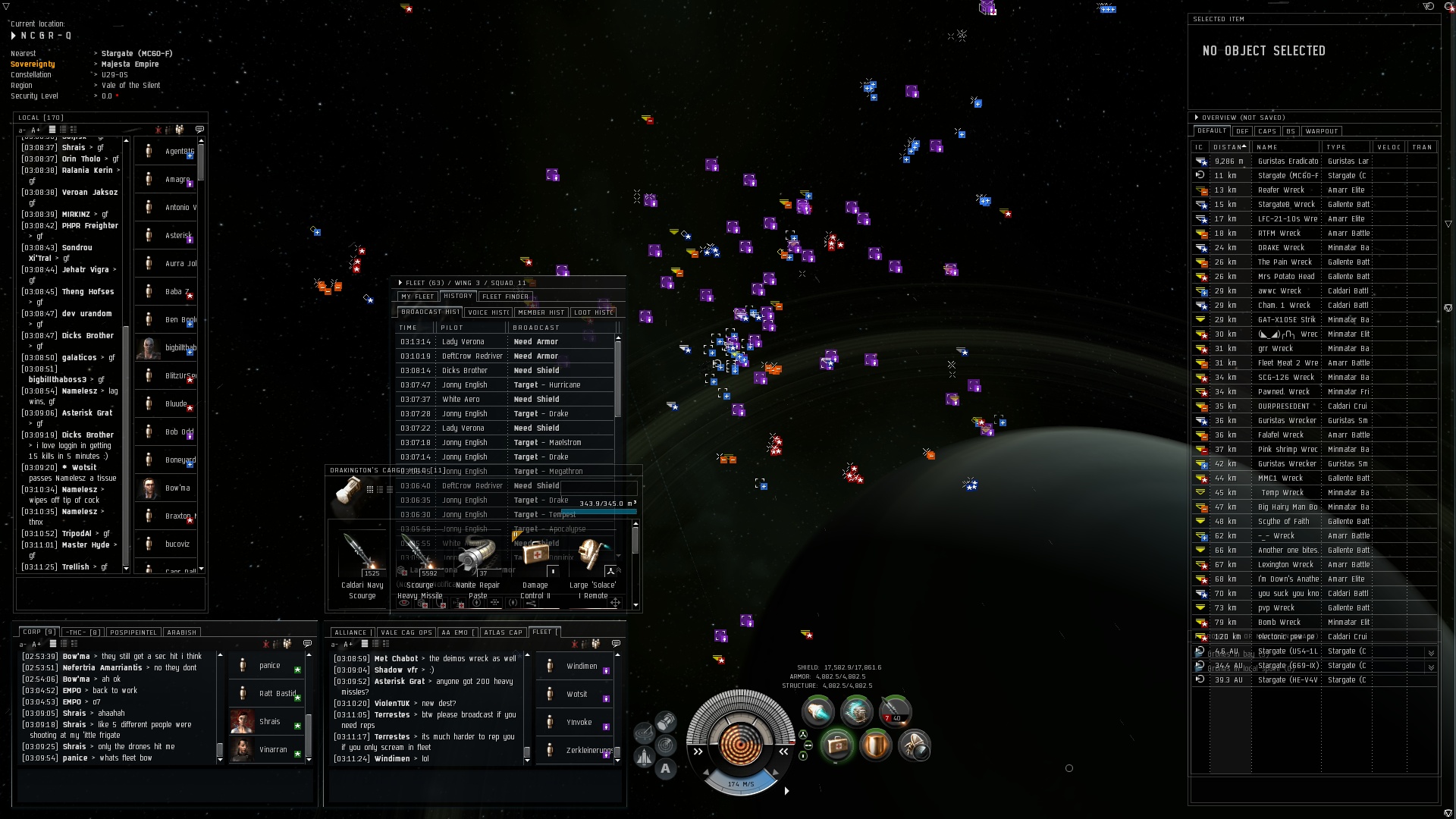This screenshot has height=819, width=1456.
Task: Toggle the autopilot 'A' button
Action: tap(666, 769)
